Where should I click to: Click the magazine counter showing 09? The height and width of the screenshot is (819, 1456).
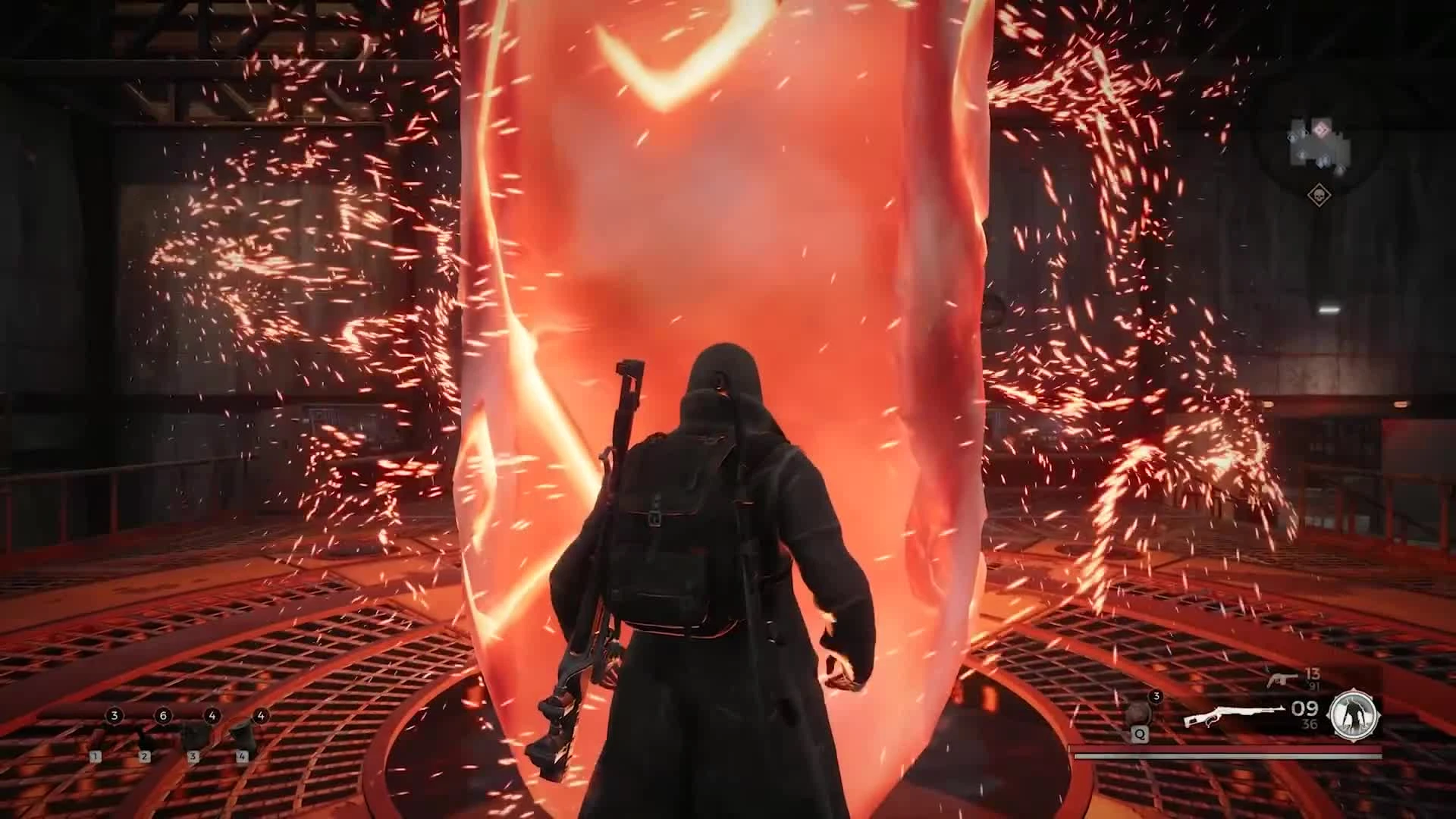tap(1305, 709)
